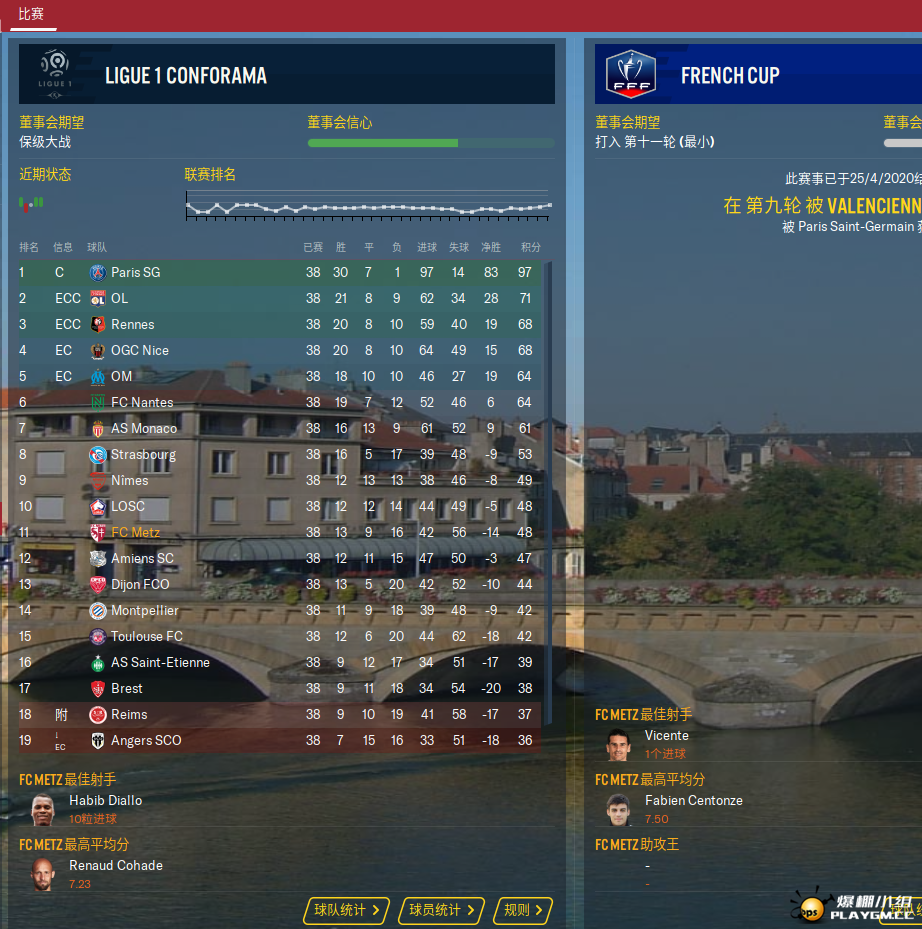Image resolution: width=922 pixels, height=929 pixels.
Task: Choose OGC Nice in the league table
Action: point(139,350)
